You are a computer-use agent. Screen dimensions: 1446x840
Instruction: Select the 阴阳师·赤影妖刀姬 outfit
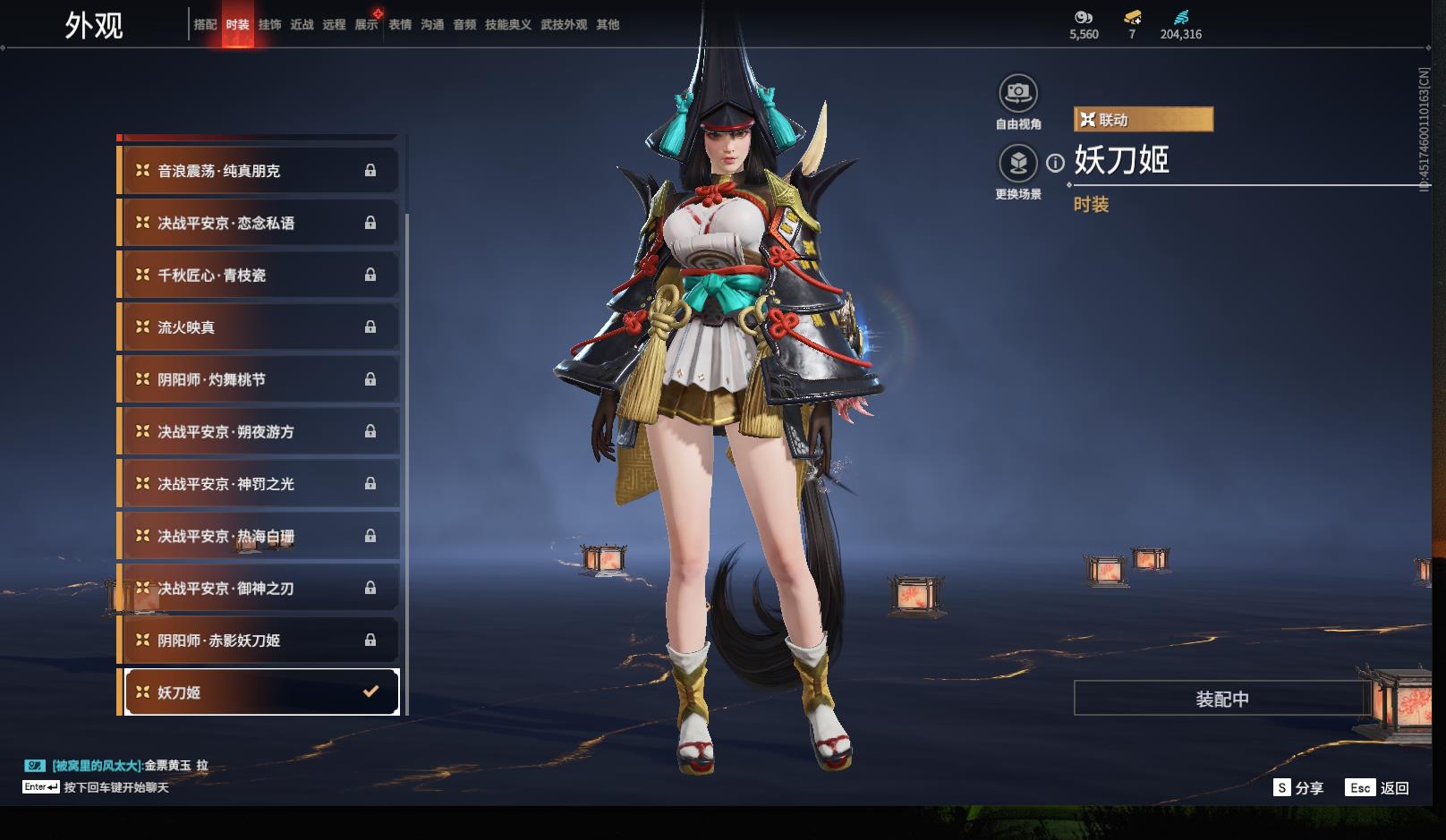point(258,641)
